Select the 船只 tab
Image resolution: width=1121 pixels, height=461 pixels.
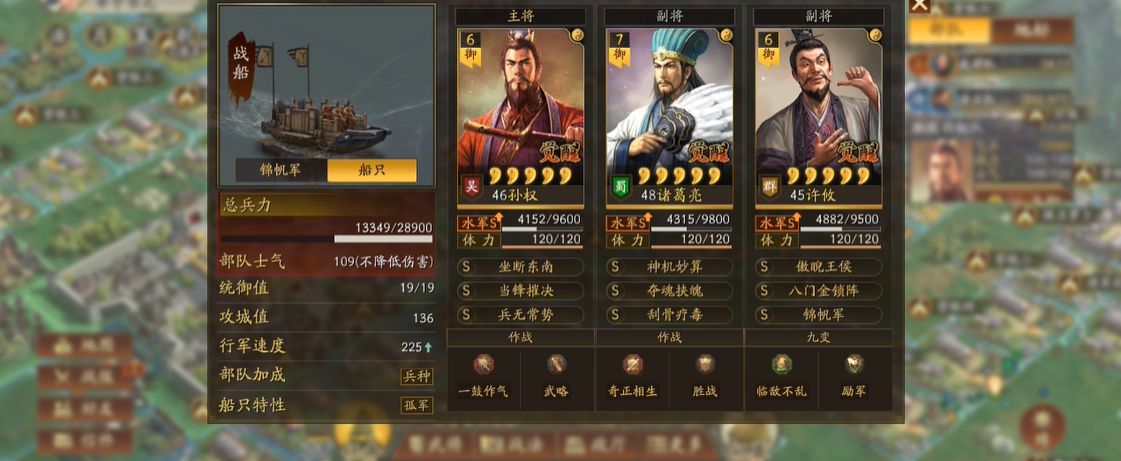point(371,170)
